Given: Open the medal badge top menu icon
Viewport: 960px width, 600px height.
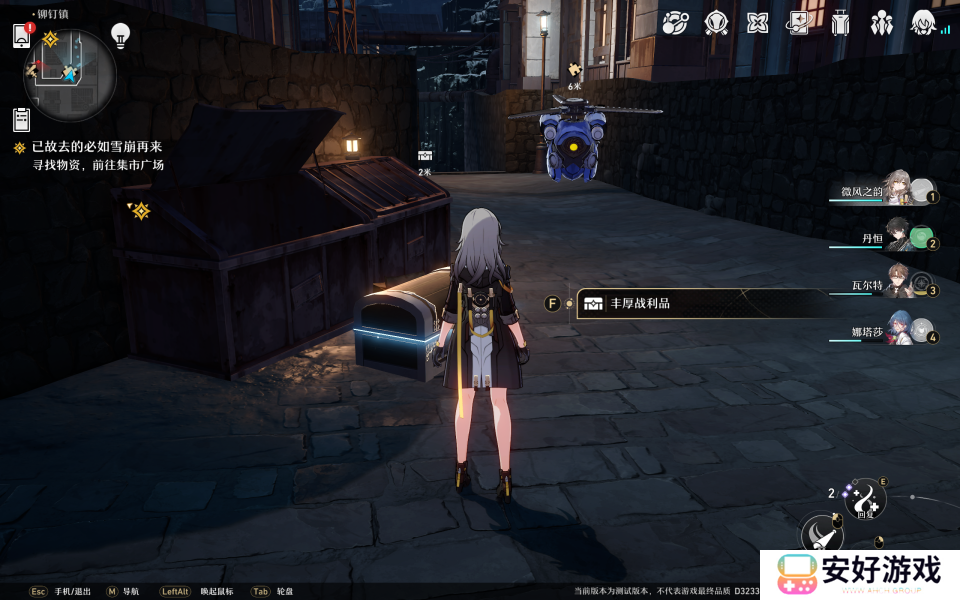Looking at the screenshot, I should pyautogui.click(x=716, y=22).
